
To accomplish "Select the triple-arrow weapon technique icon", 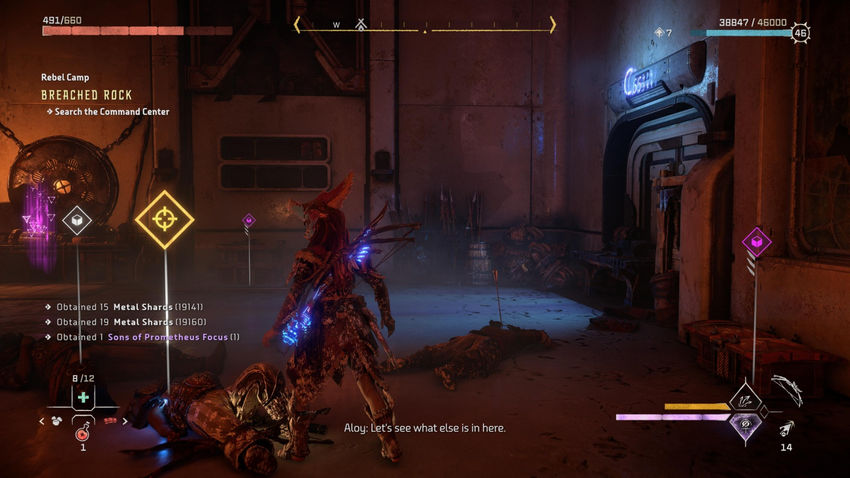I will (744, 400).
